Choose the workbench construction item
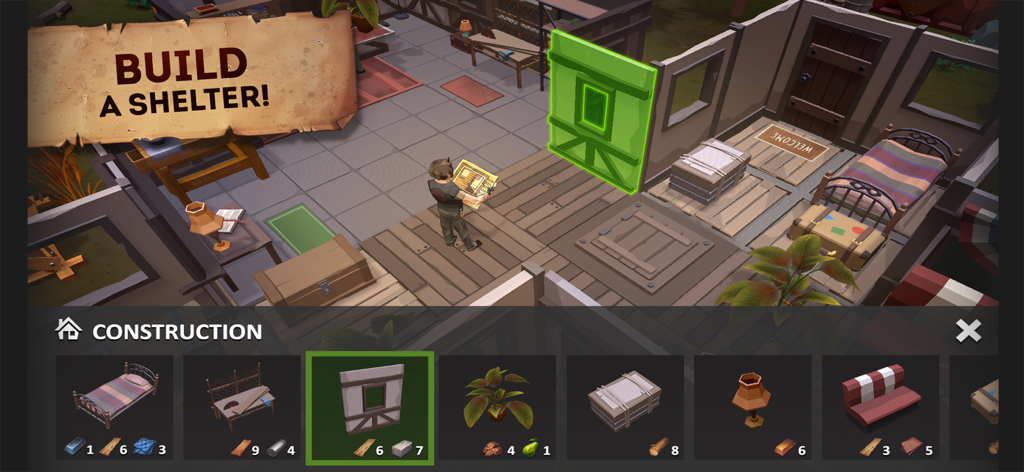Screen dimensions: 1024x472 click(x=242, y=406)
